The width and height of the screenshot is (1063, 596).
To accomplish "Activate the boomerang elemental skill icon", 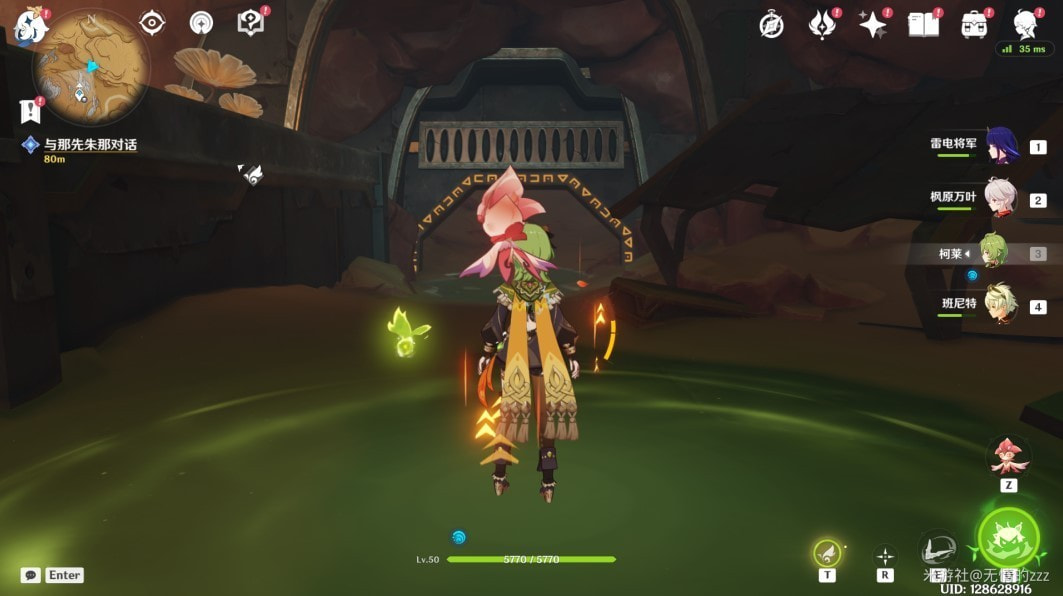I will (x=938, y=549).
